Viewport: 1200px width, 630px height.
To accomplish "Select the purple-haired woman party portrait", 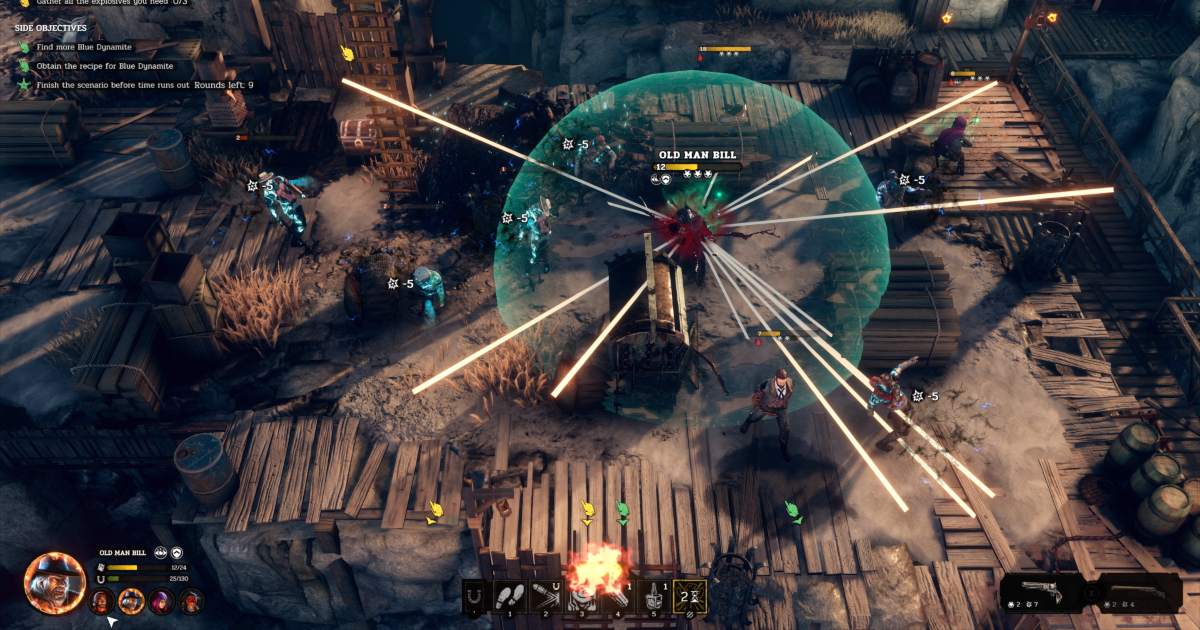I will [x=161, y=601].
